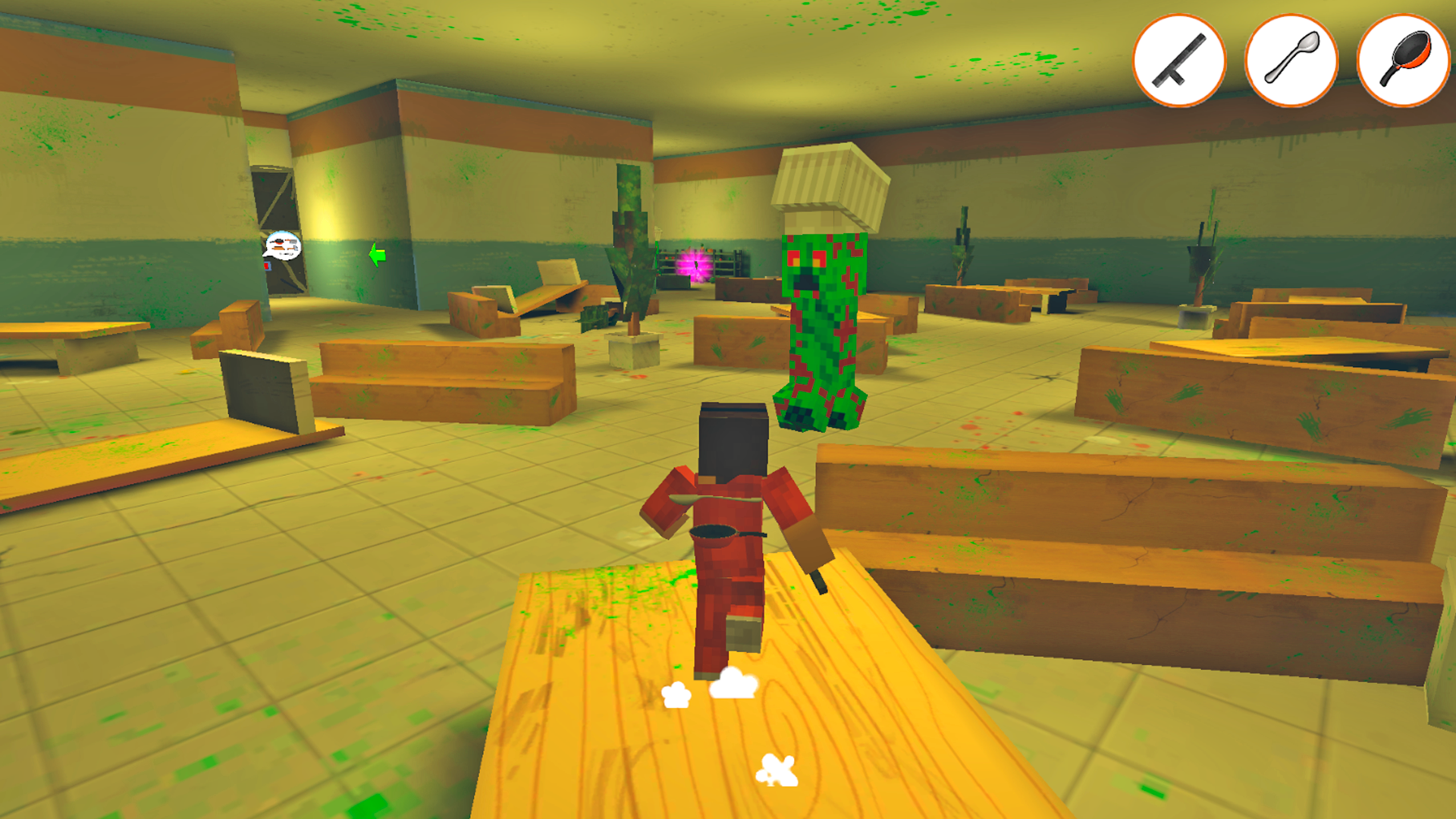This screenshot has width=1456, height=819.
Task: Tap the frying pan pictured inside the speech bubble
Action: 278,242
